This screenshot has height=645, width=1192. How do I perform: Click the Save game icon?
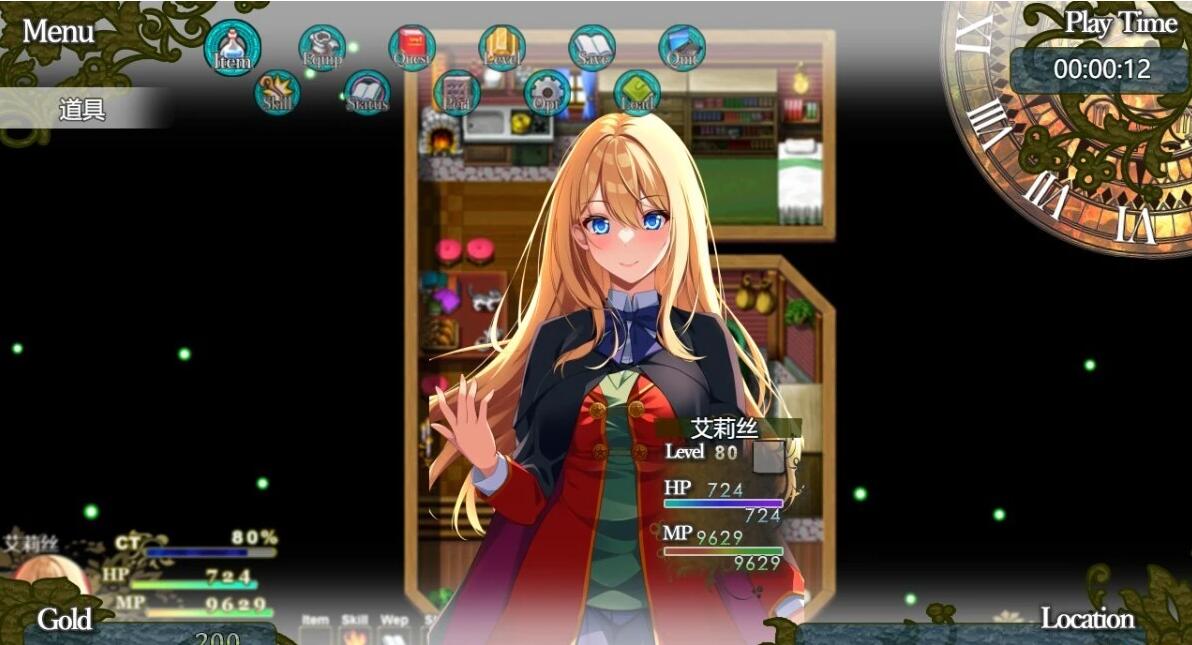tap(592, 48)
